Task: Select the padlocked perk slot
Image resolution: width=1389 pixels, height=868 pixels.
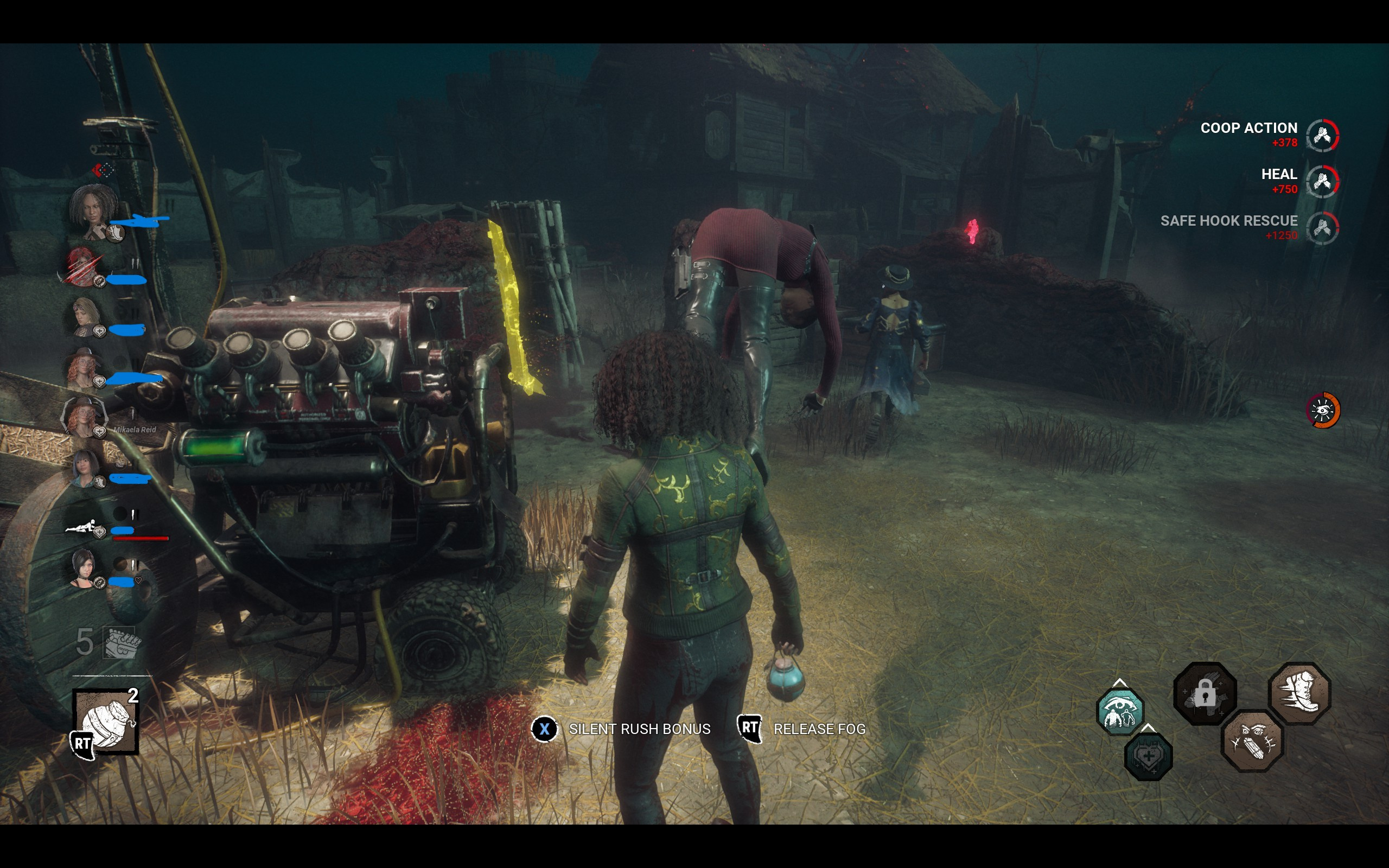Action: point(1205,693)
